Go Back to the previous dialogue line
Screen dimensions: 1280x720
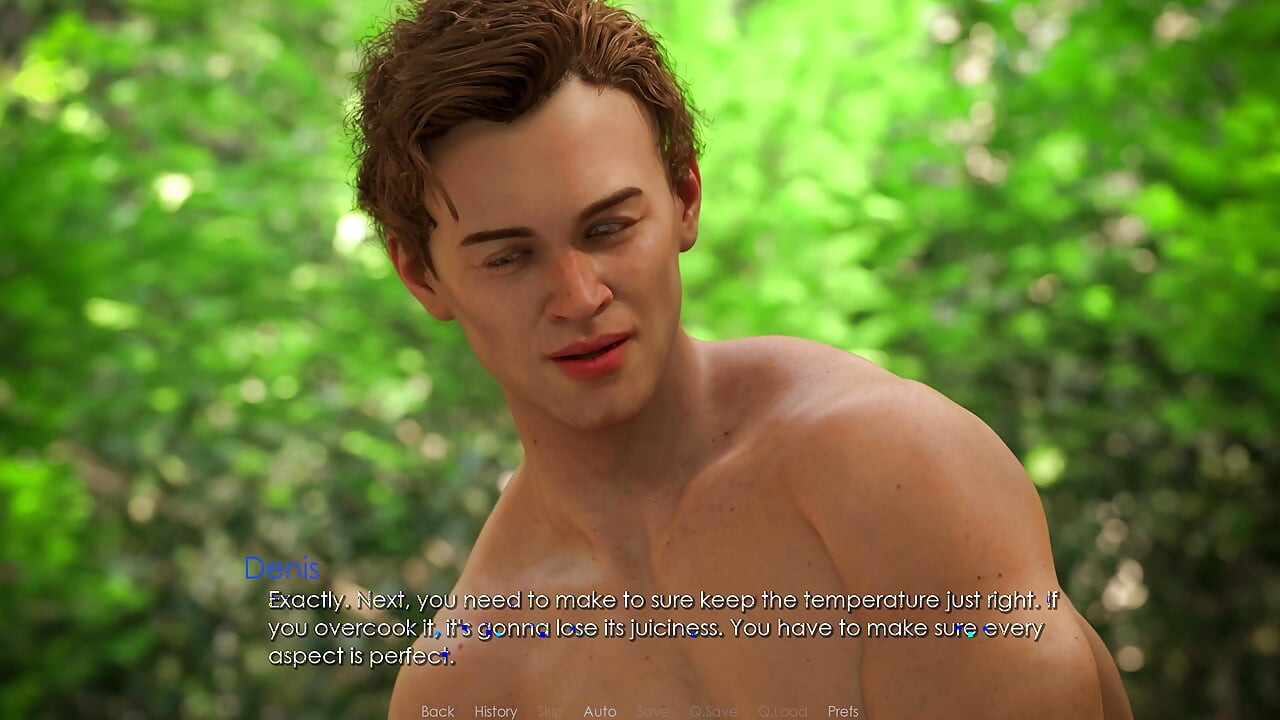437,711
